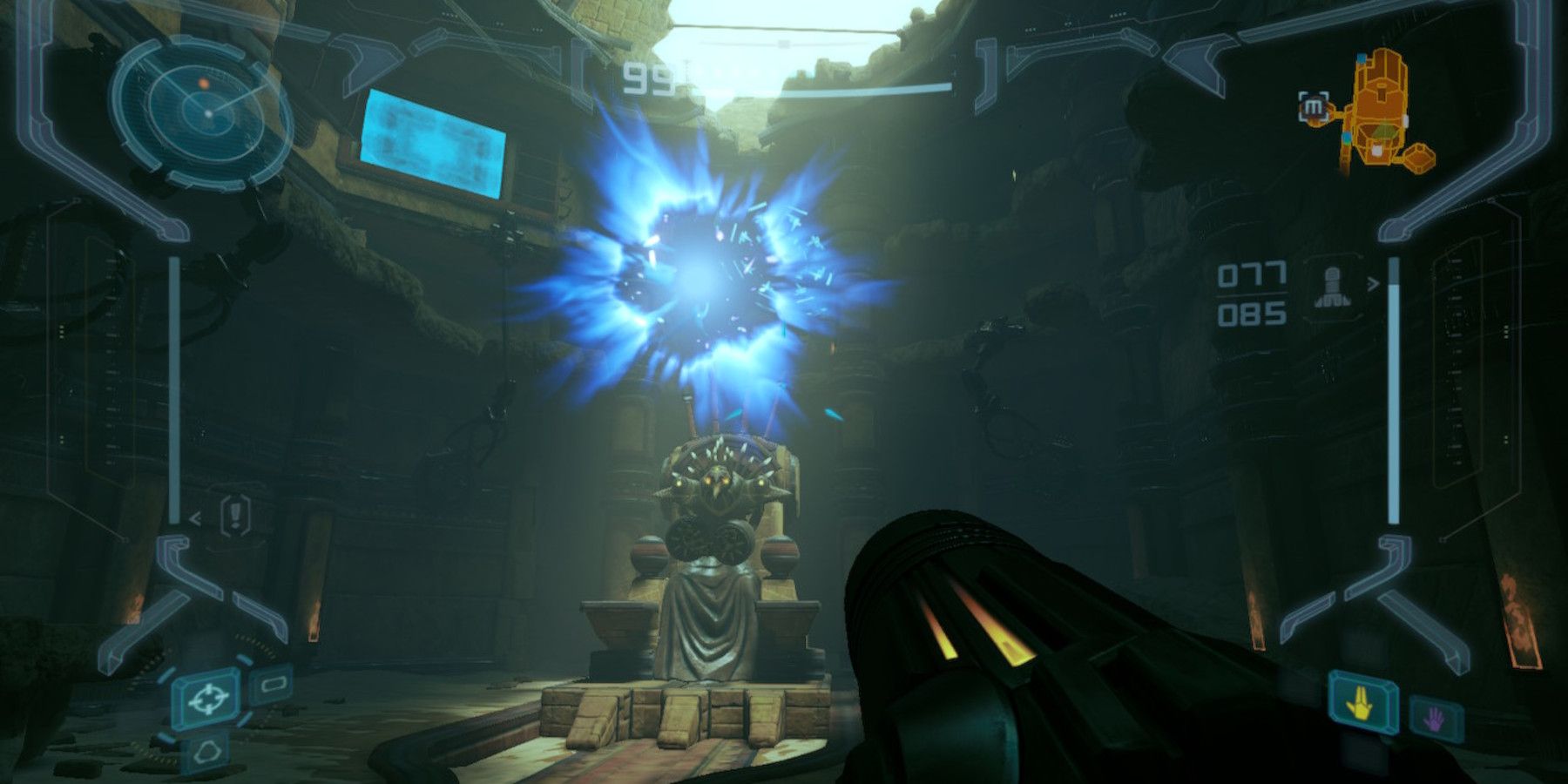This screenshot has height=784, width=1568.
Task: Expand the right arrow next to the missile icon
Action: tap(1375, 283)
